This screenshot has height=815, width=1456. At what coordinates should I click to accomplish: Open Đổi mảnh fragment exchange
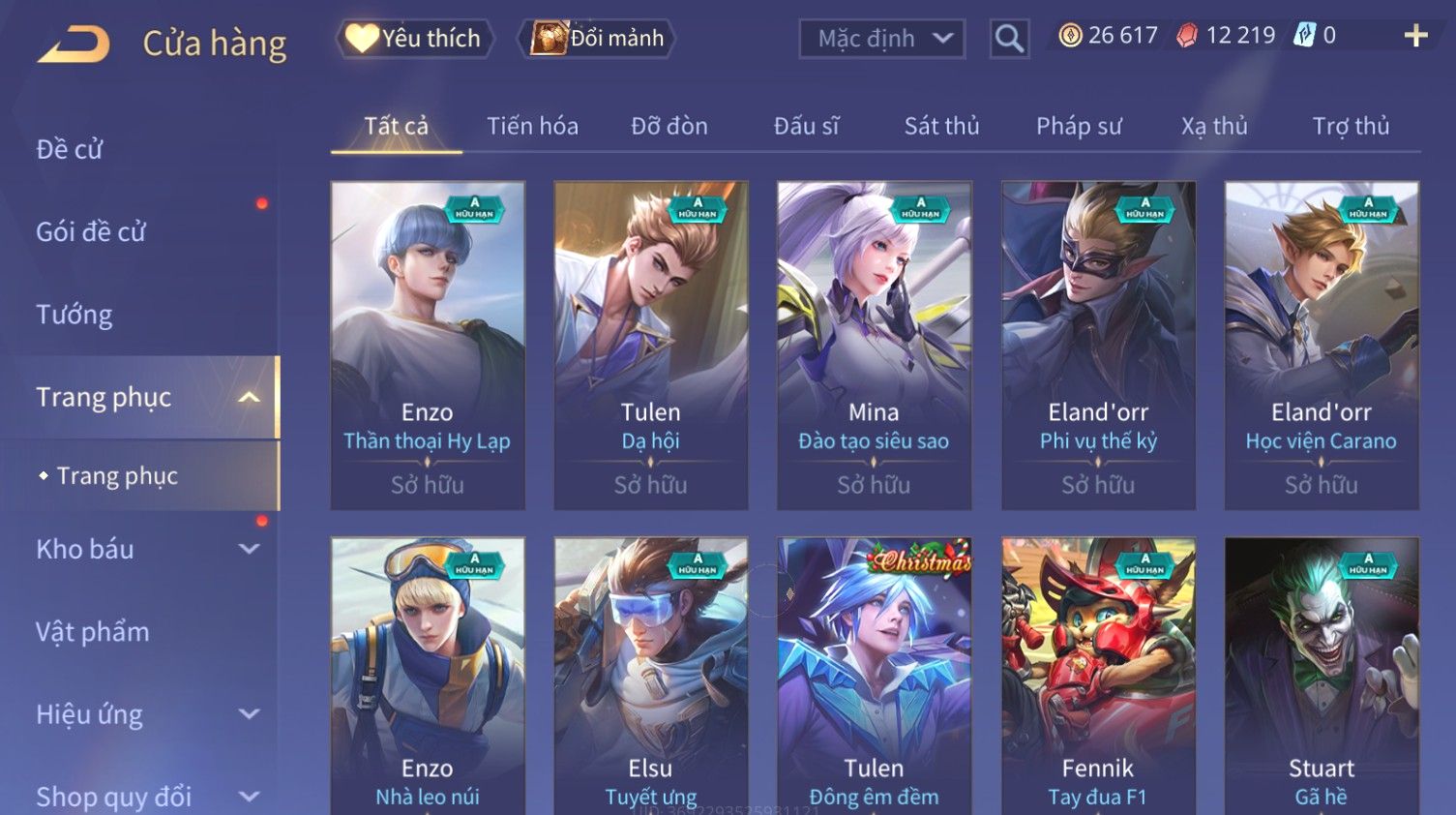click(598, 39)
